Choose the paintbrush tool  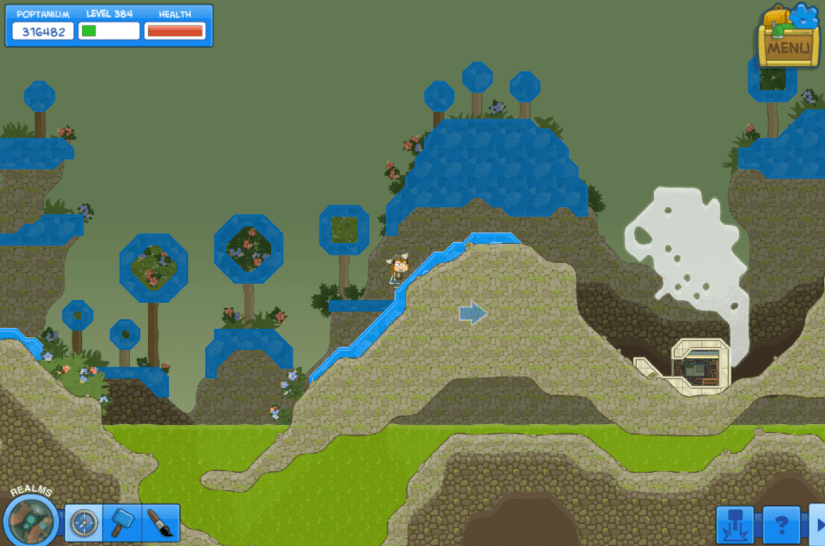[x=160, y=522]
